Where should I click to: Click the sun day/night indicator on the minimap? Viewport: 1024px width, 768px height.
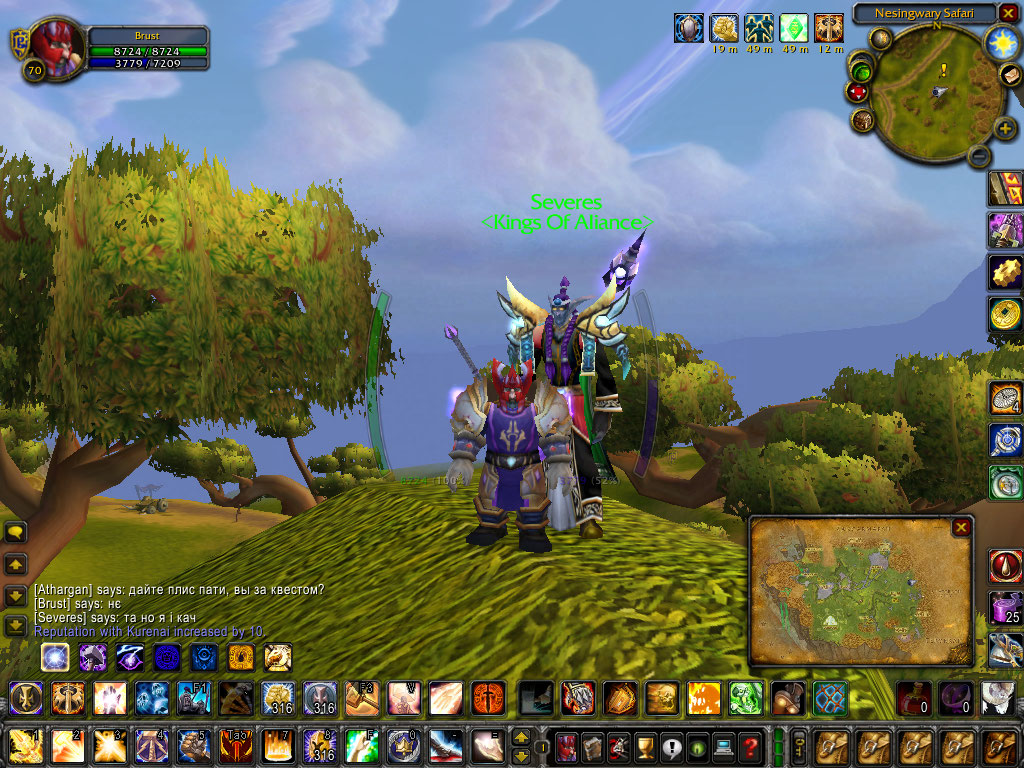(x=1000, y=42)
